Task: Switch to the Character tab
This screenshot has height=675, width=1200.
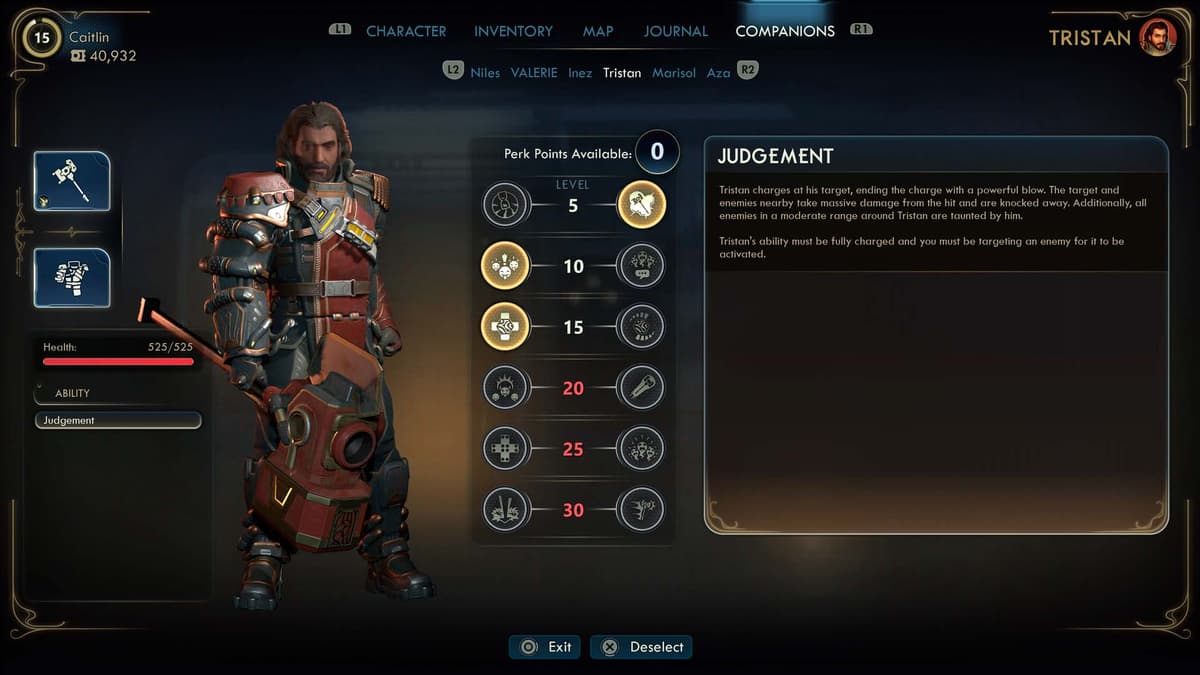Action: point(406,31)
